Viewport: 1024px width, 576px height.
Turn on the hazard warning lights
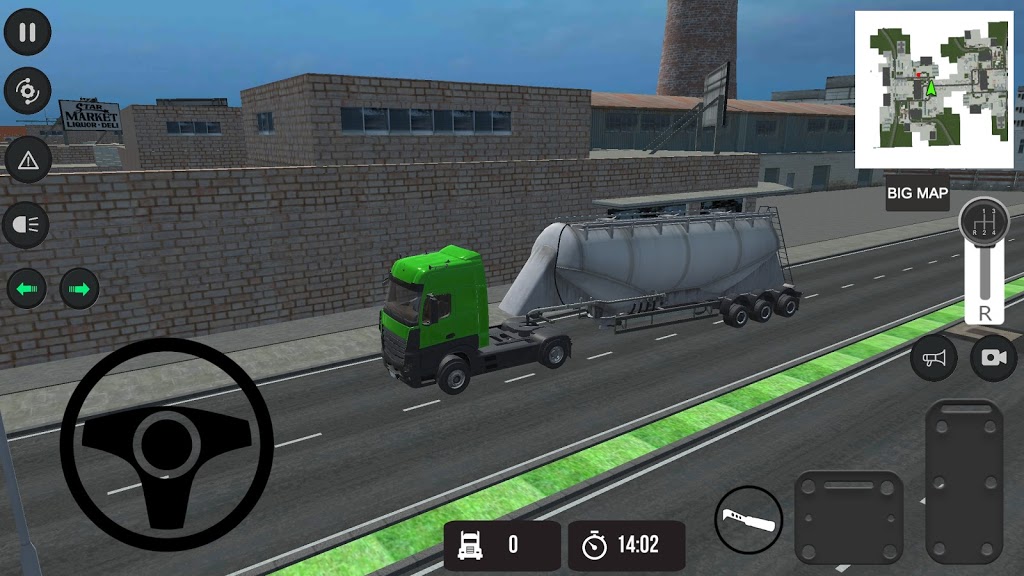[28, 159]
